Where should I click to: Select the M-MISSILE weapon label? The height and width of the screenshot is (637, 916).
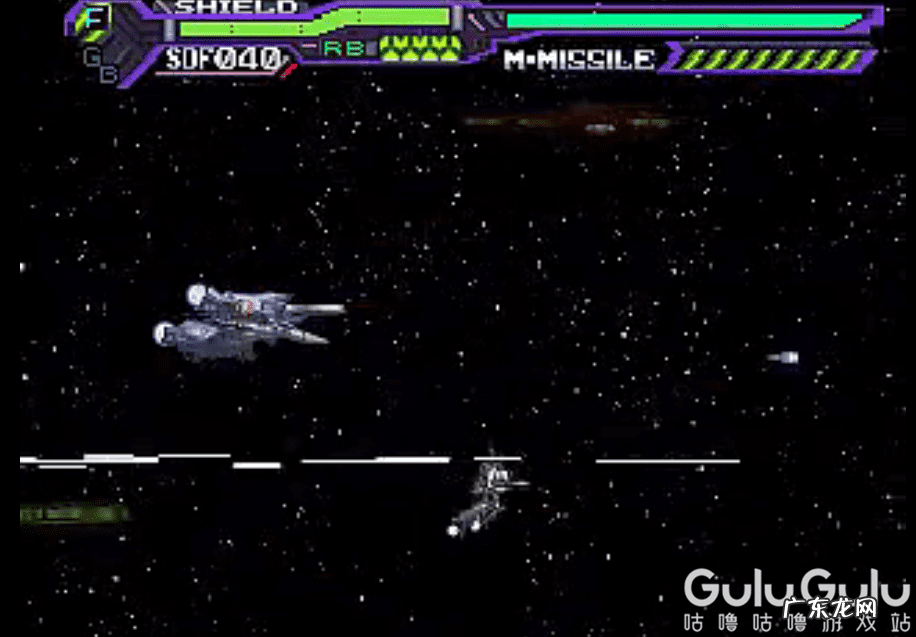[579, 59]
